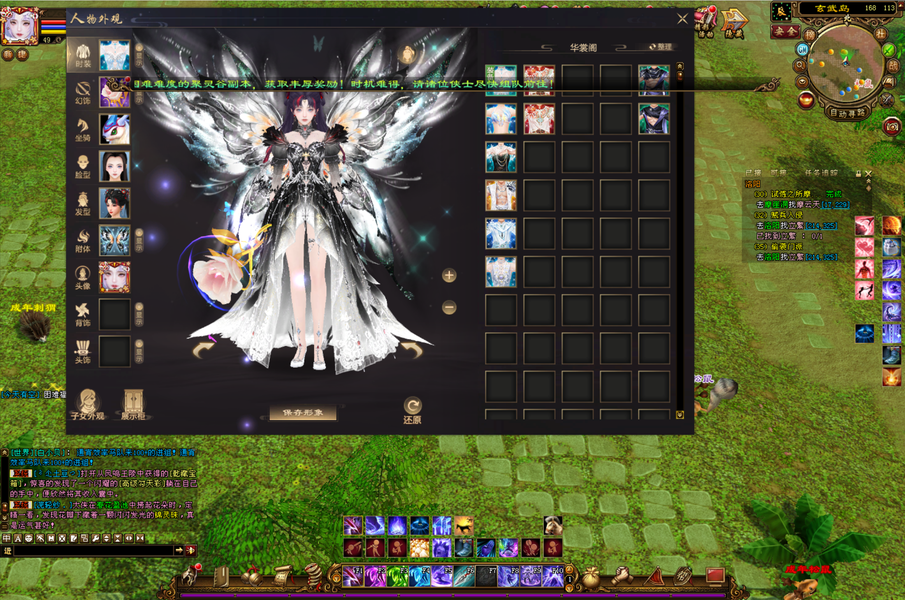This screenshot has width=905, height=600.
Task: Select the 时装 fashion category
Action: tap(84, 56)
